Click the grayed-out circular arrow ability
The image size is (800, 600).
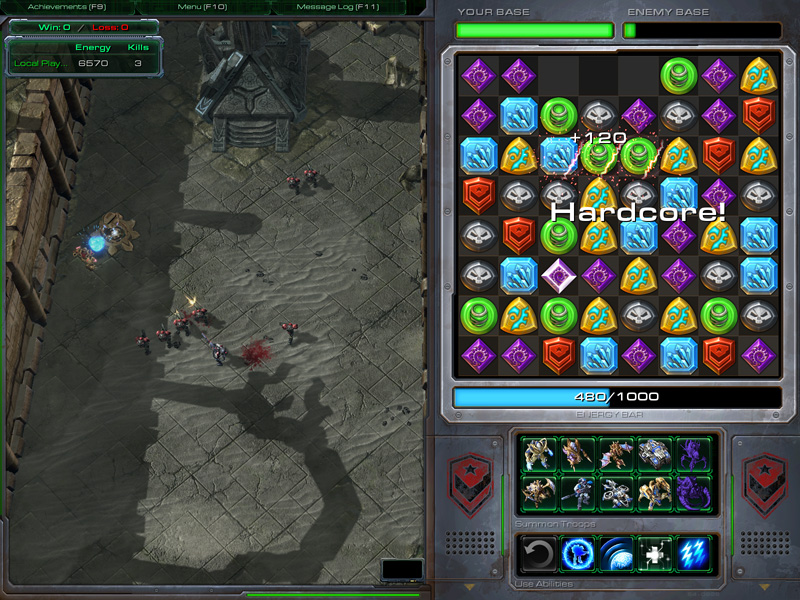(x=538, y=553)
